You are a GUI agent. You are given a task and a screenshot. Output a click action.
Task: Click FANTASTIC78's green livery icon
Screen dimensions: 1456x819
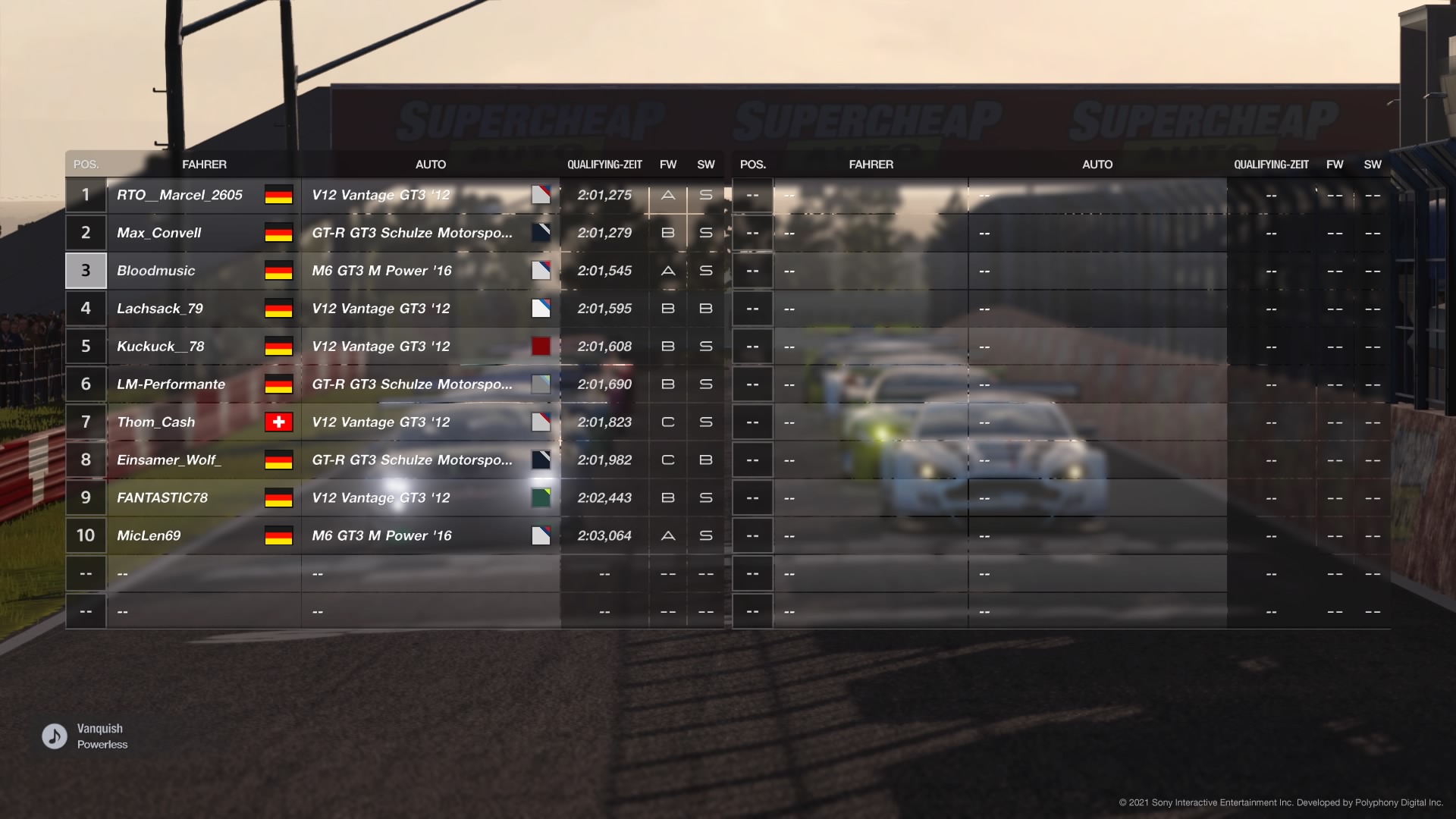tap(541, 498)
